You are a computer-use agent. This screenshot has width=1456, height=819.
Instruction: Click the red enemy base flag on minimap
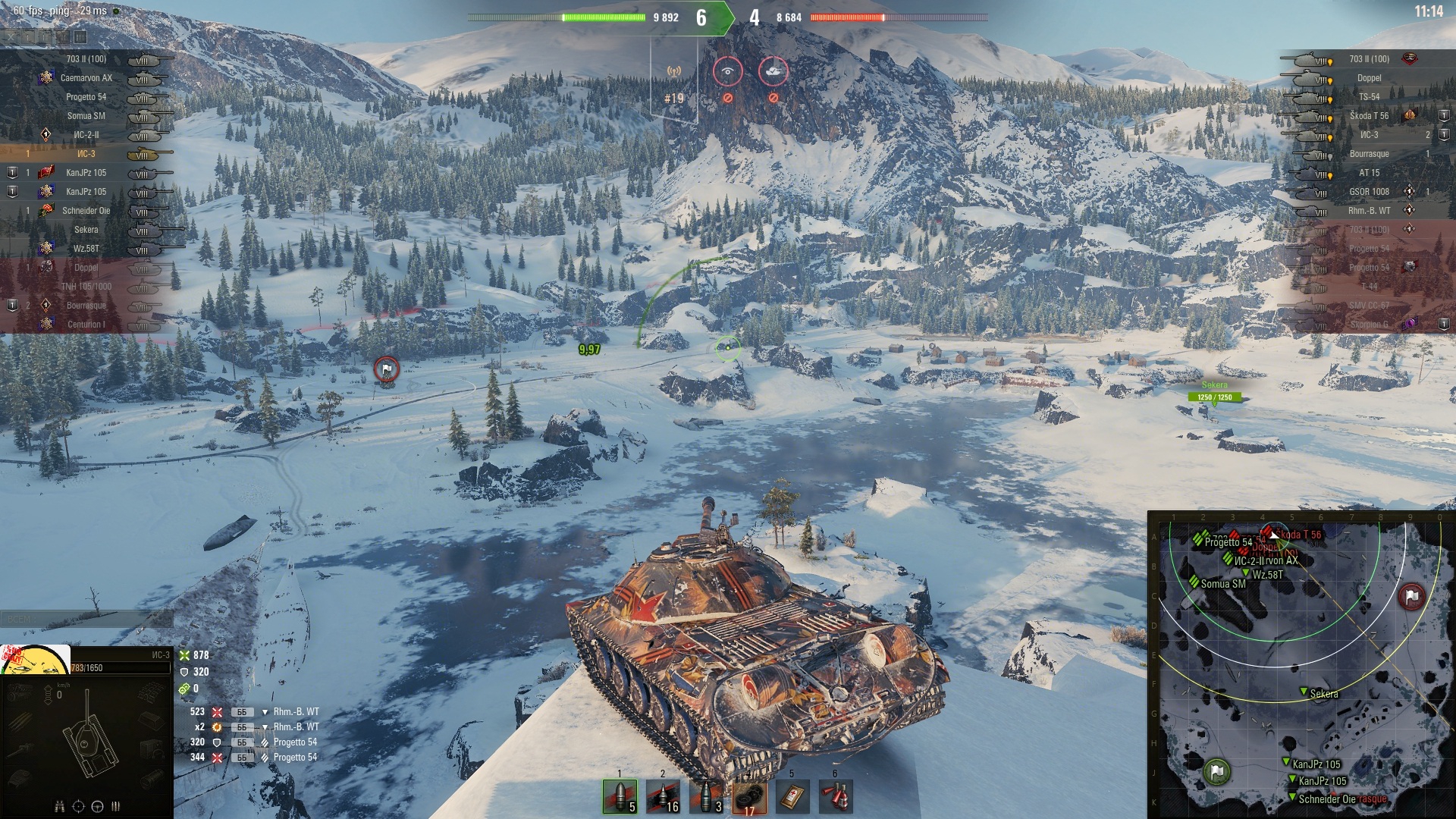pos(1411,596)
